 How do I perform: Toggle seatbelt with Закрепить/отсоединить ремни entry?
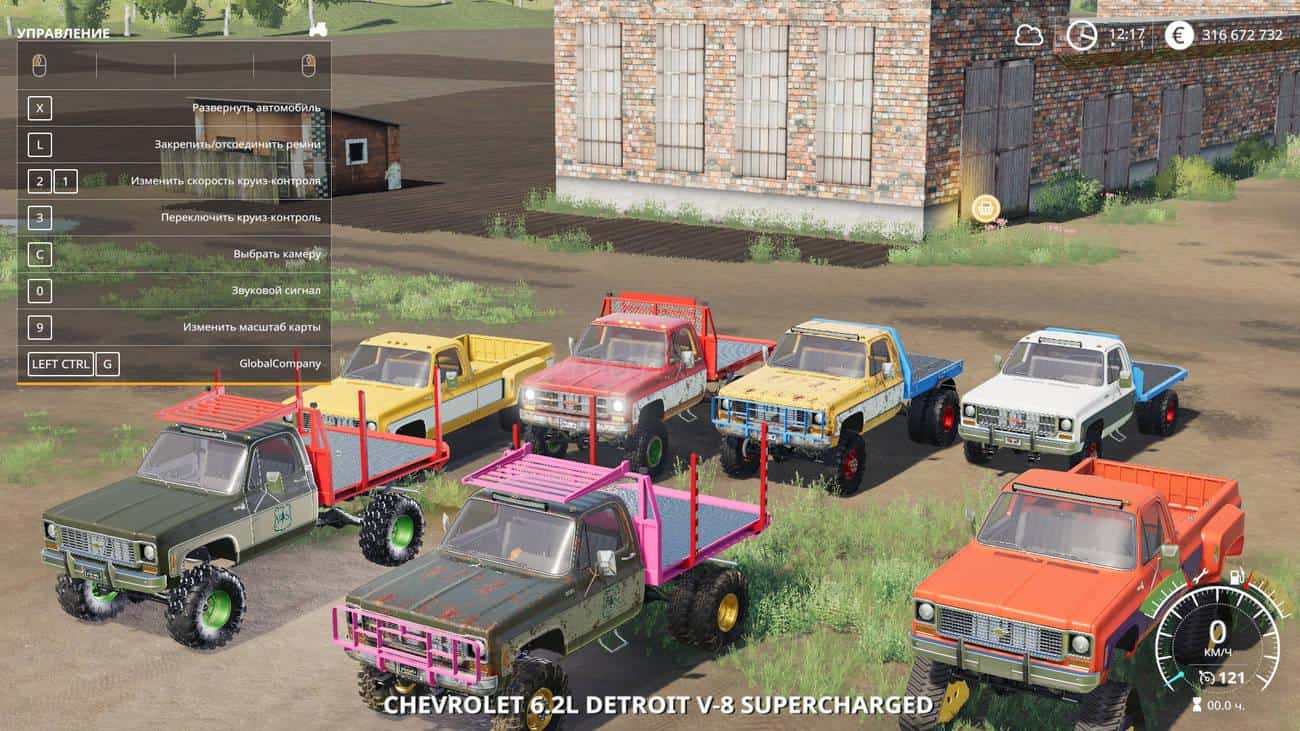click(240, 143)
